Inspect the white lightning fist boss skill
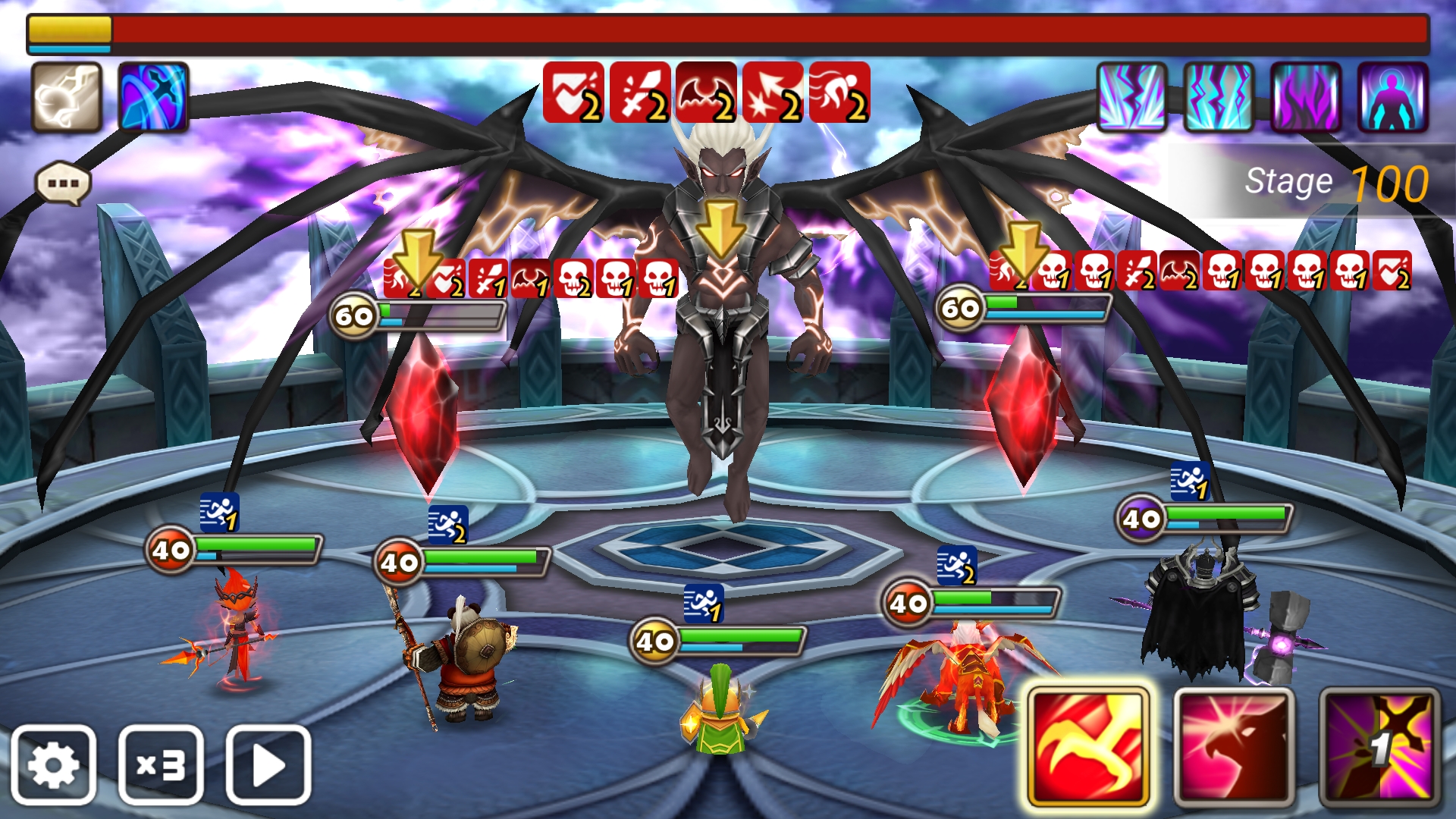This screenshot has width=1456, height=819. (67, 97)
